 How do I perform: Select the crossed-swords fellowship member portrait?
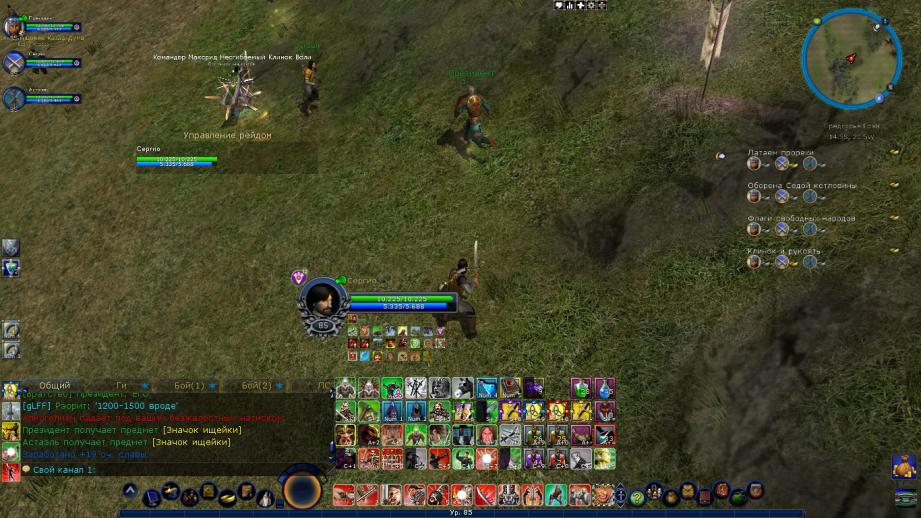pos(14,63)
